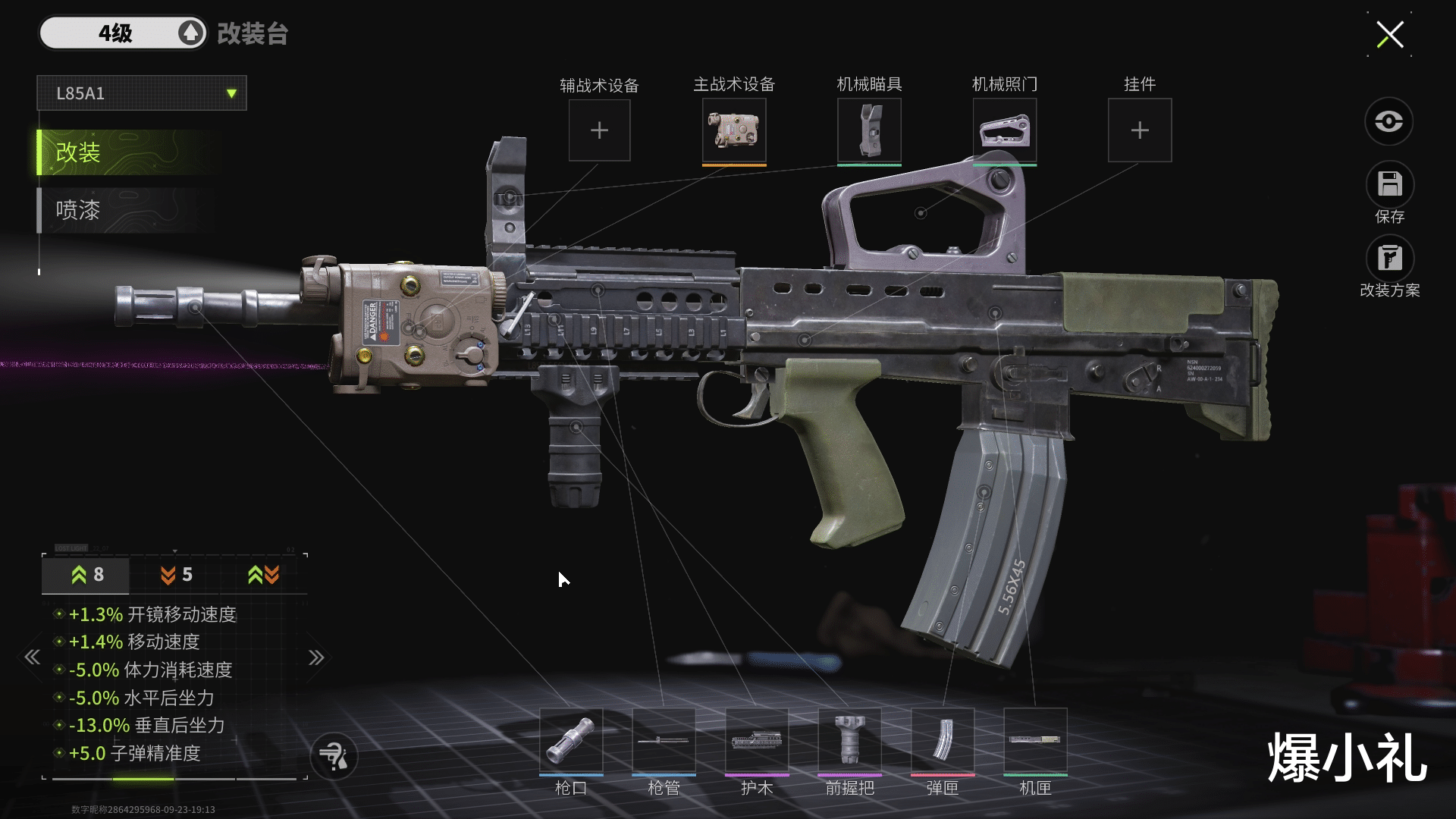The width and height of the screenshot is (1456, 819).
Task: Close the gunsmith modification screen
Action: tap(1389, 34)
